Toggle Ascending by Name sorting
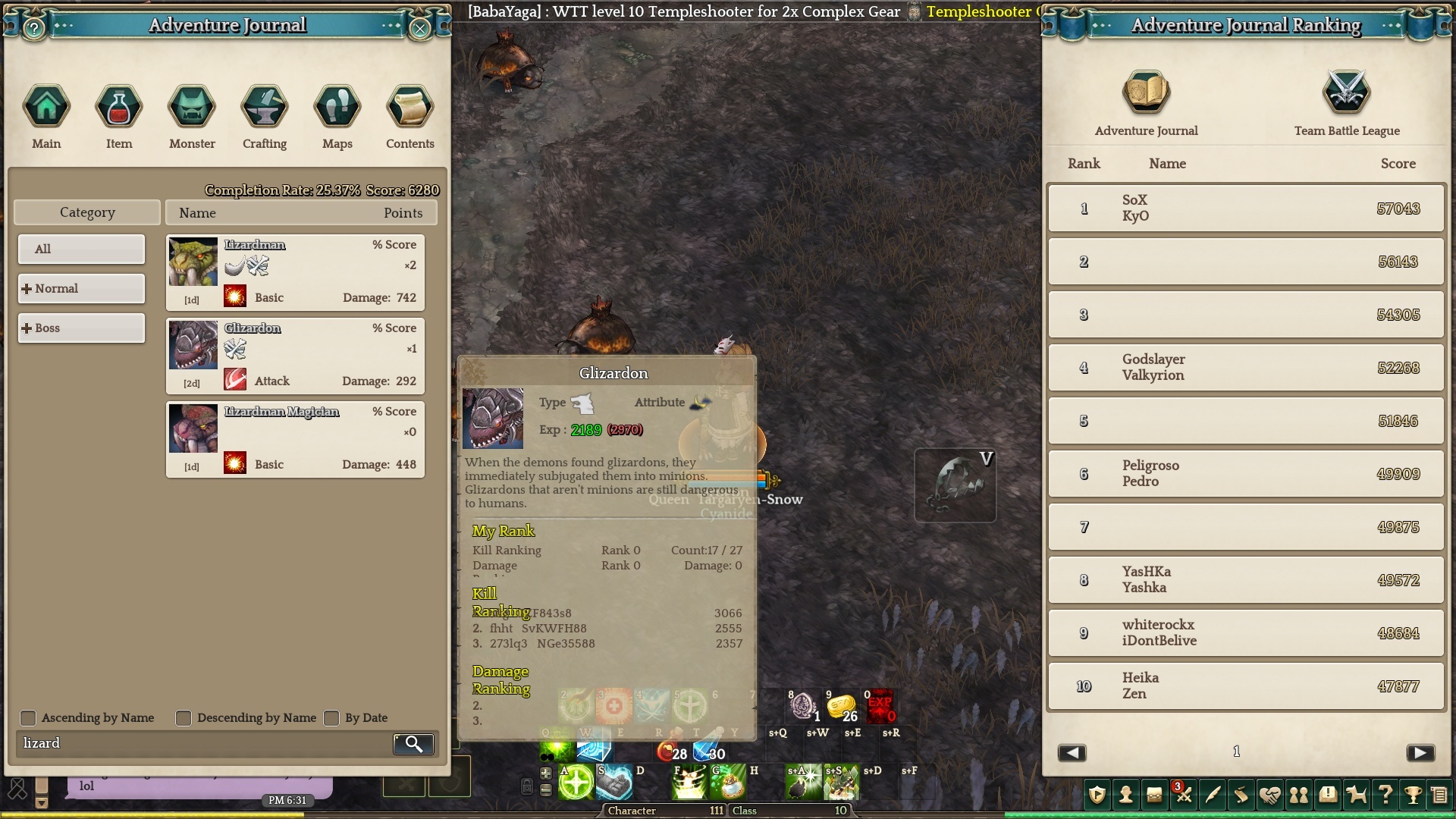Screen dimensions: 1456x819 coord(28,718)
